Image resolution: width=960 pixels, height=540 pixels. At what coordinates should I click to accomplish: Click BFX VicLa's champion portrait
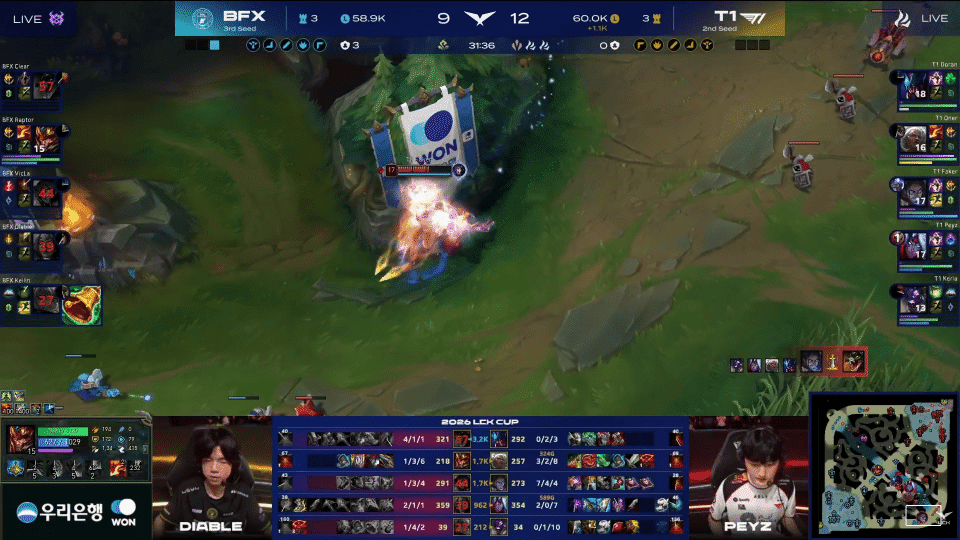[45, 191]
